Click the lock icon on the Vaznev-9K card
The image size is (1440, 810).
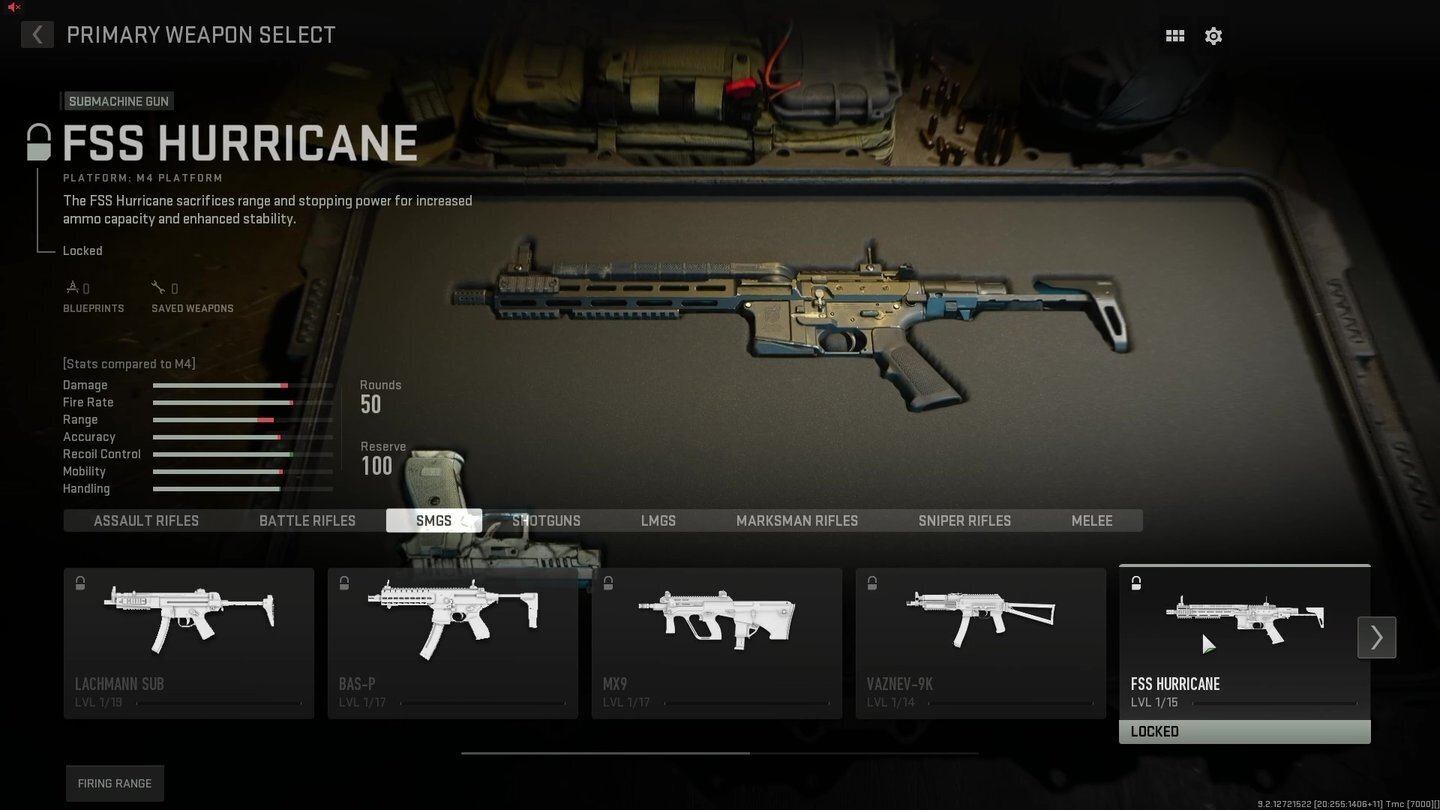(x=872, y=583)
